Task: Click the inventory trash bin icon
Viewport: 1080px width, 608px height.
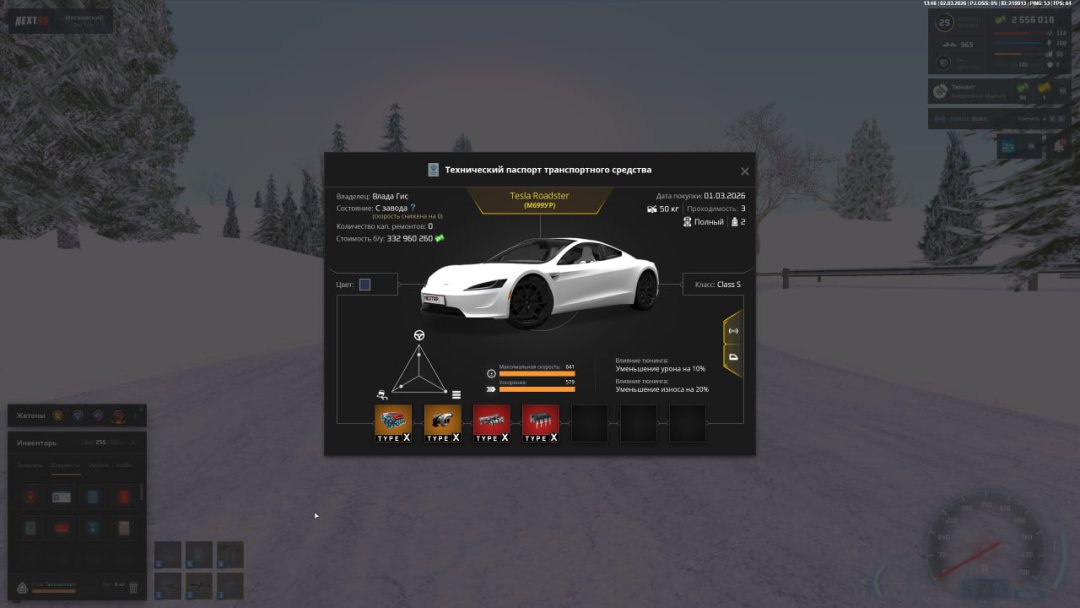Action: click(x=134, y=587)
